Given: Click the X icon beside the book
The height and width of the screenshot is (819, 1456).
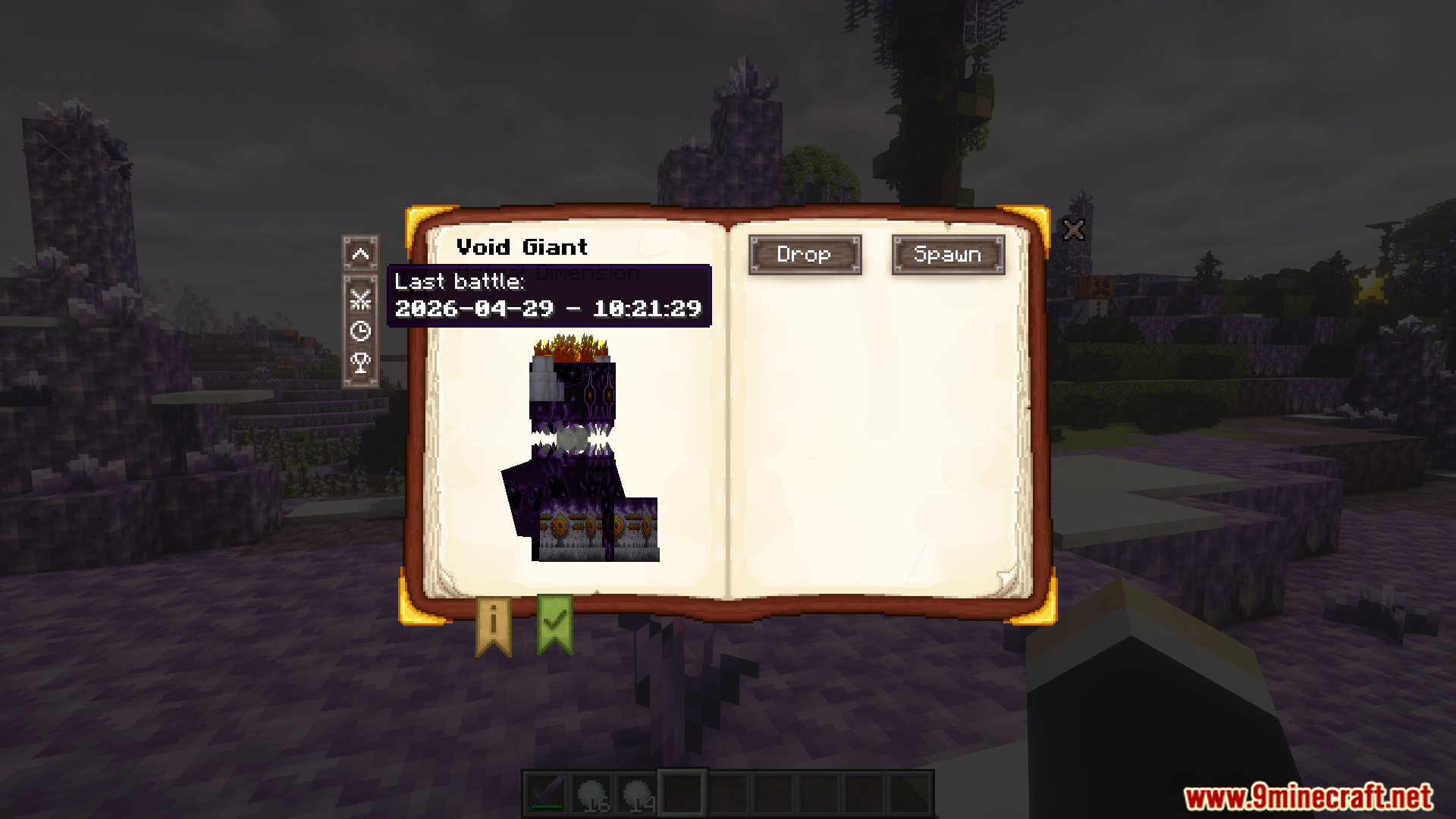Looking at the screenshot, I should 1075,230.
